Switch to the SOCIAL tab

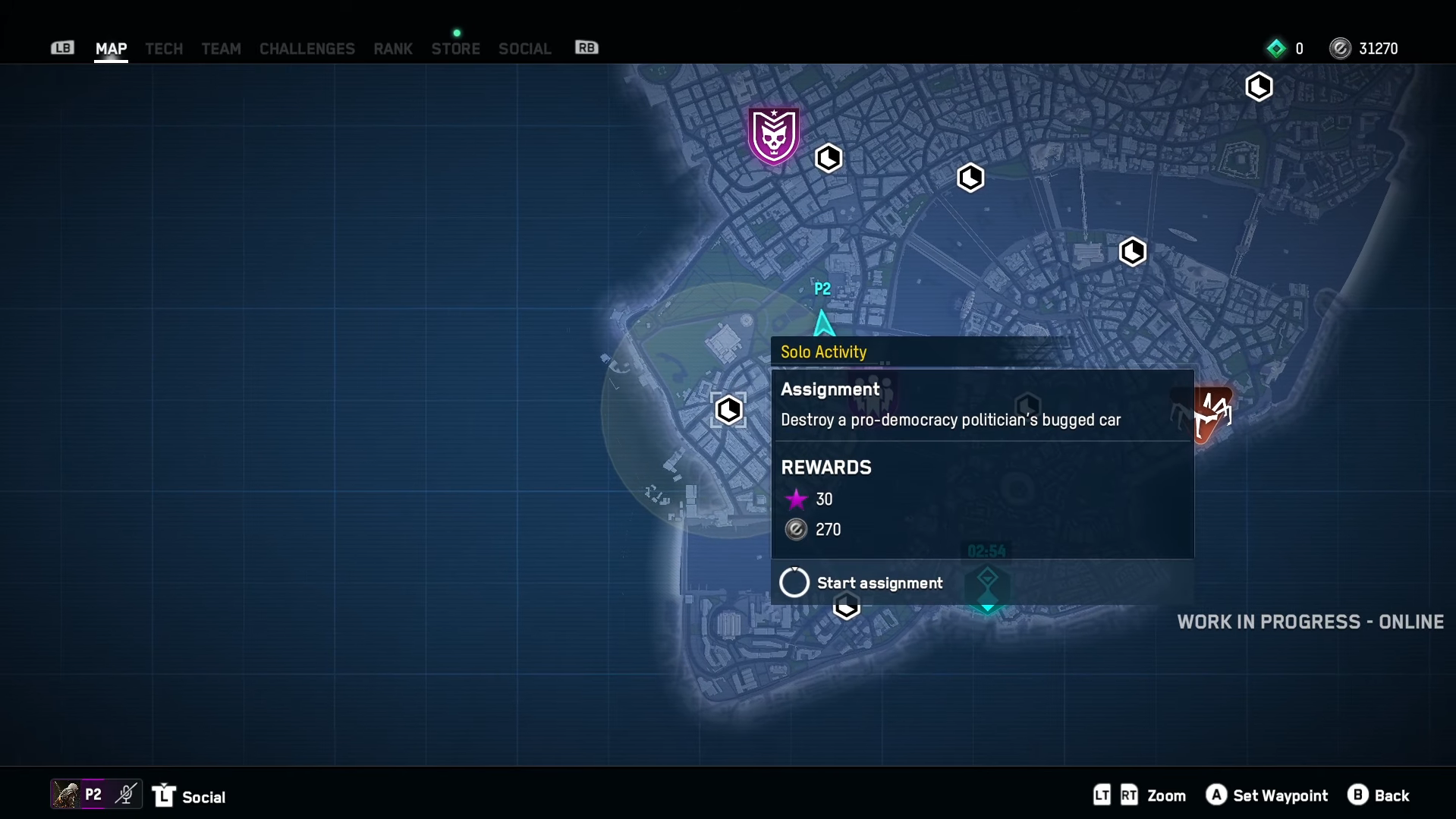coord(524,49)
